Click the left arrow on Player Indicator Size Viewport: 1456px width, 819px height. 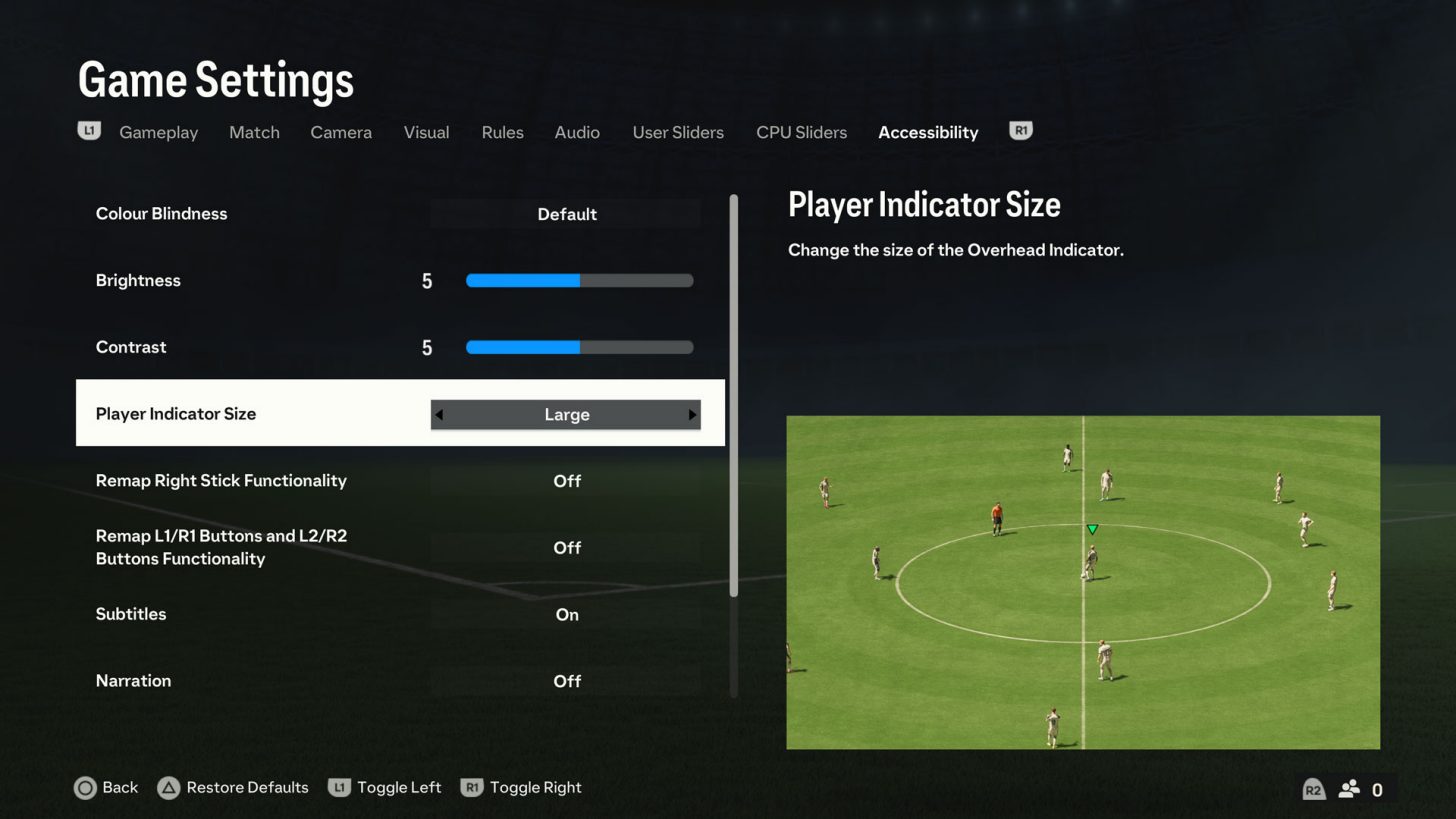click(440, 414)
